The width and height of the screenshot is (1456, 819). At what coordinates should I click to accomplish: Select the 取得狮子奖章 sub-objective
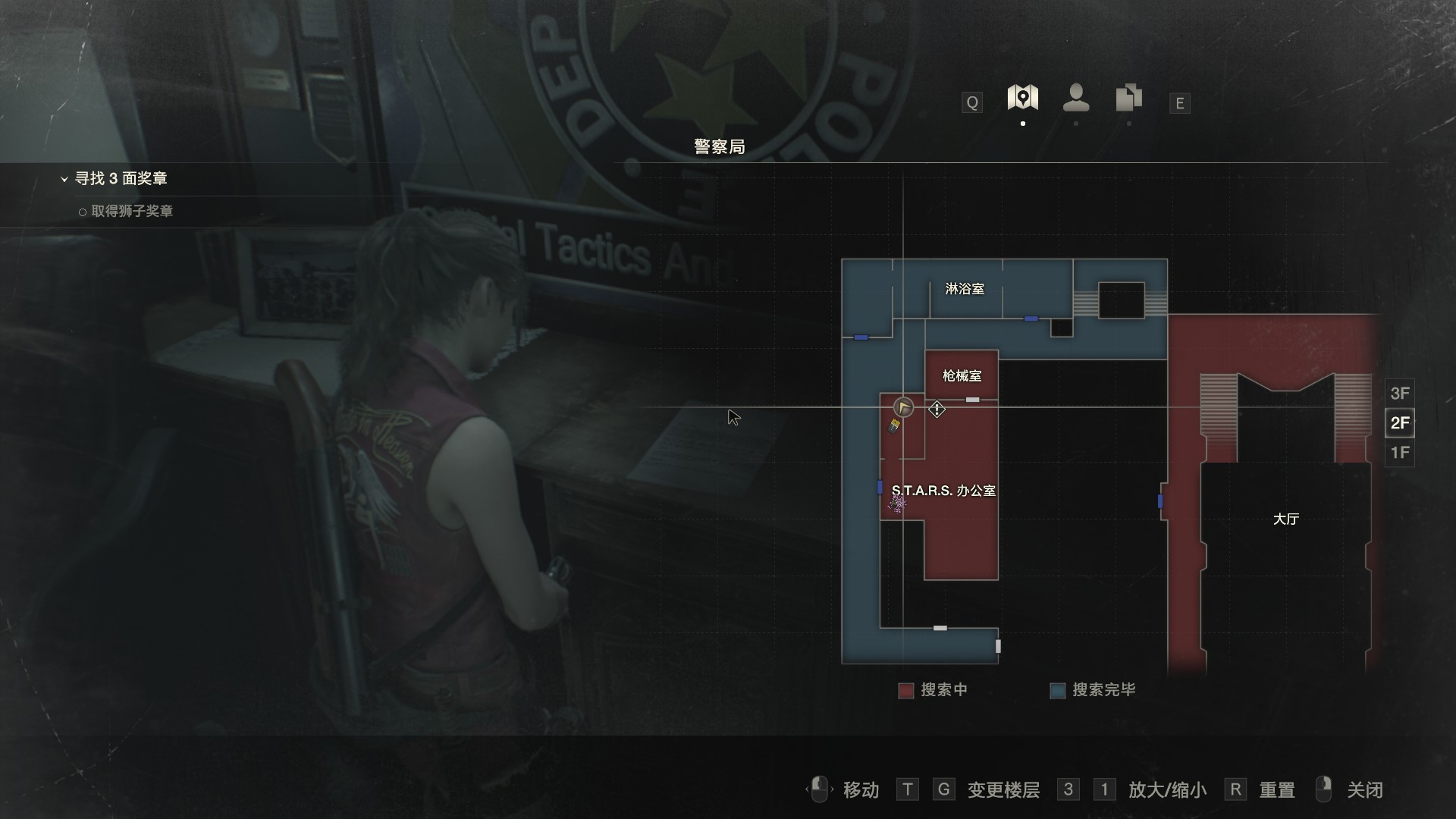coord(131,212)
